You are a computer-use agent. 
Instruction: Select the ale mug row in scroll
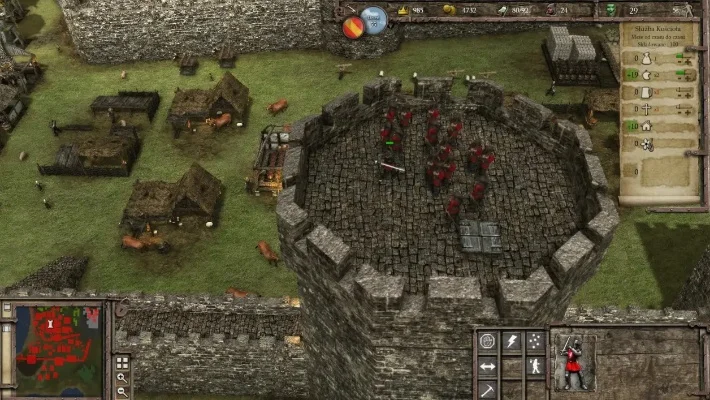coord(647,91)
